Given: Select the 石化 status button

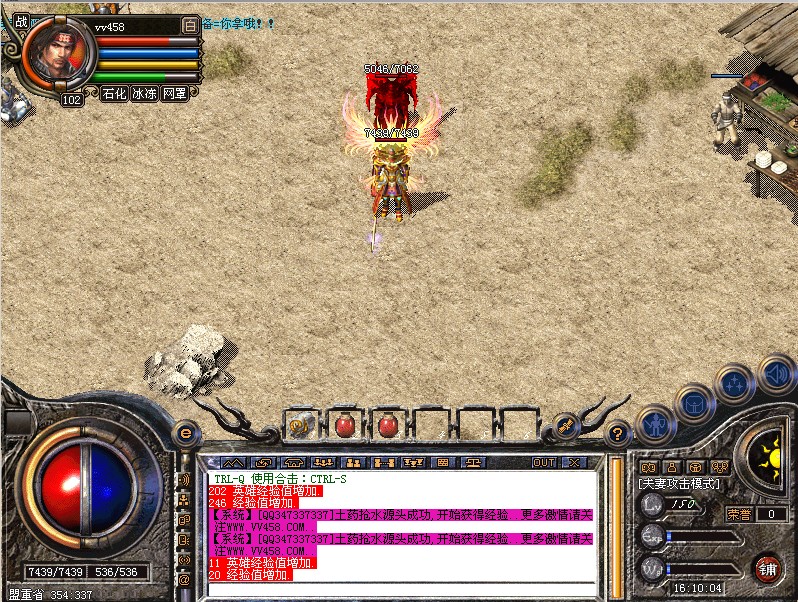Looking at the screenshot, I should coord(115,94).
